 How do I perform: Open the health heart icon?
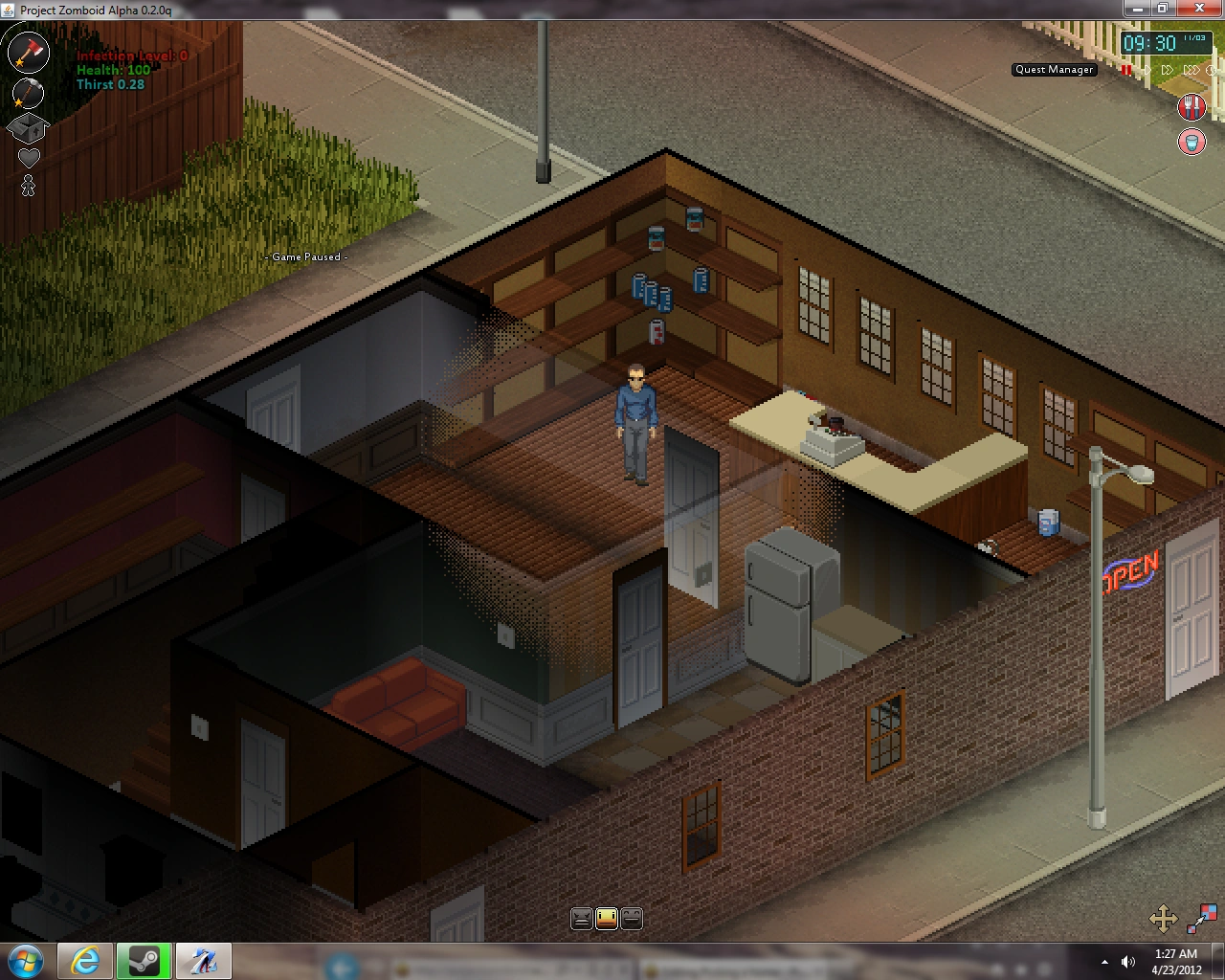tap(28, 156)
